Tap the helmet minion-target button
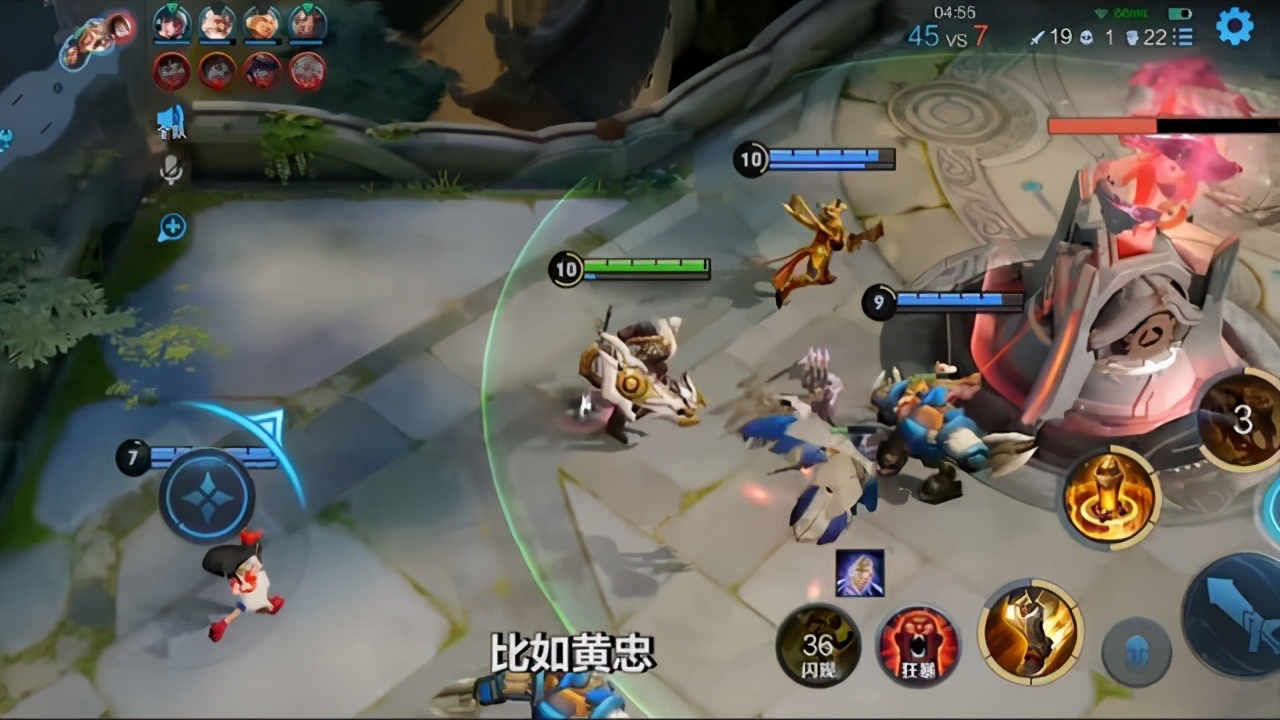Image resolution: width=1280 pixels, height=720 pixels. coord(1136,652)
